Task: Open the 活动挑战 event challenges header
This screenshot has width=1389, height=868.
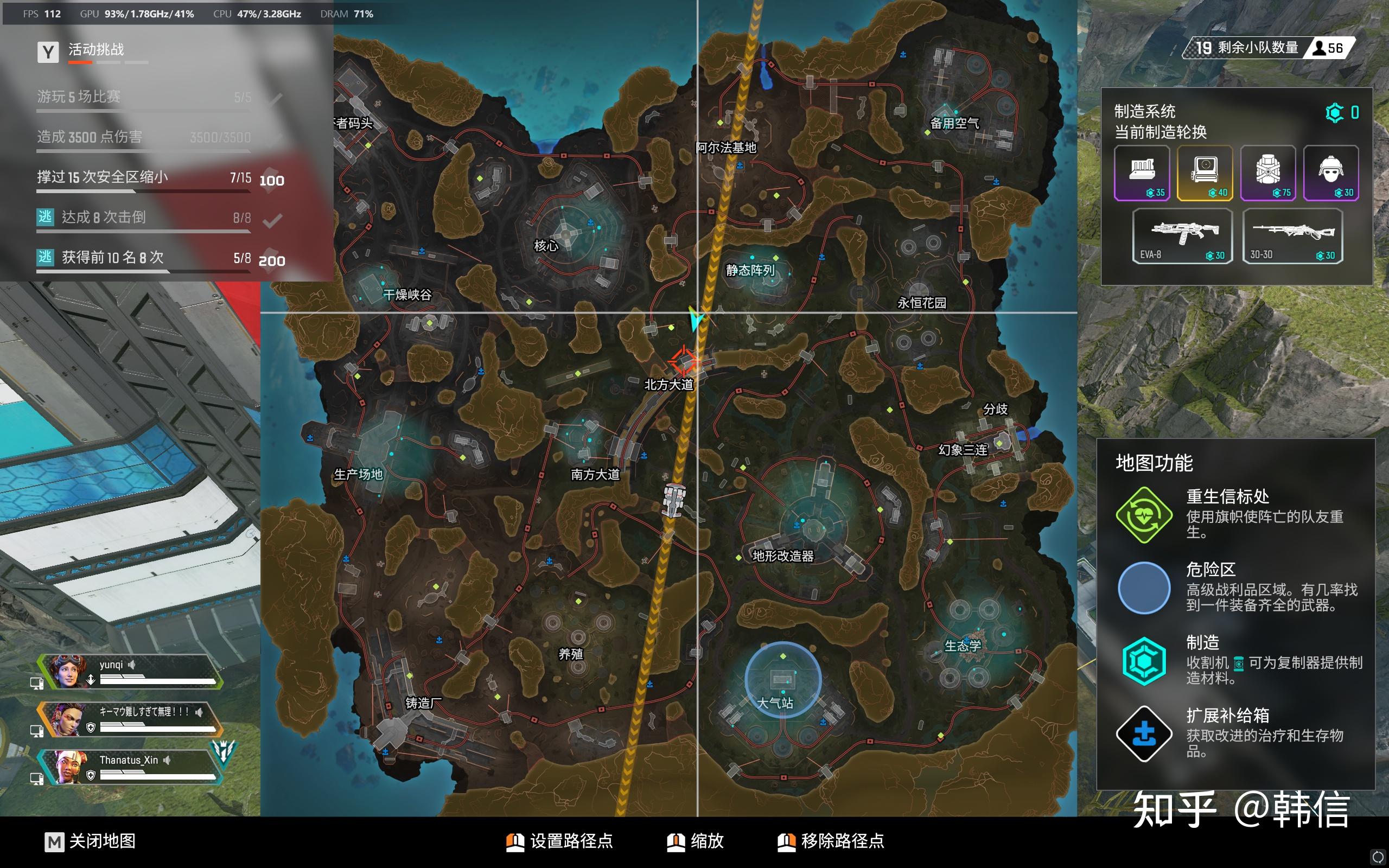Action: coord(96,50)
